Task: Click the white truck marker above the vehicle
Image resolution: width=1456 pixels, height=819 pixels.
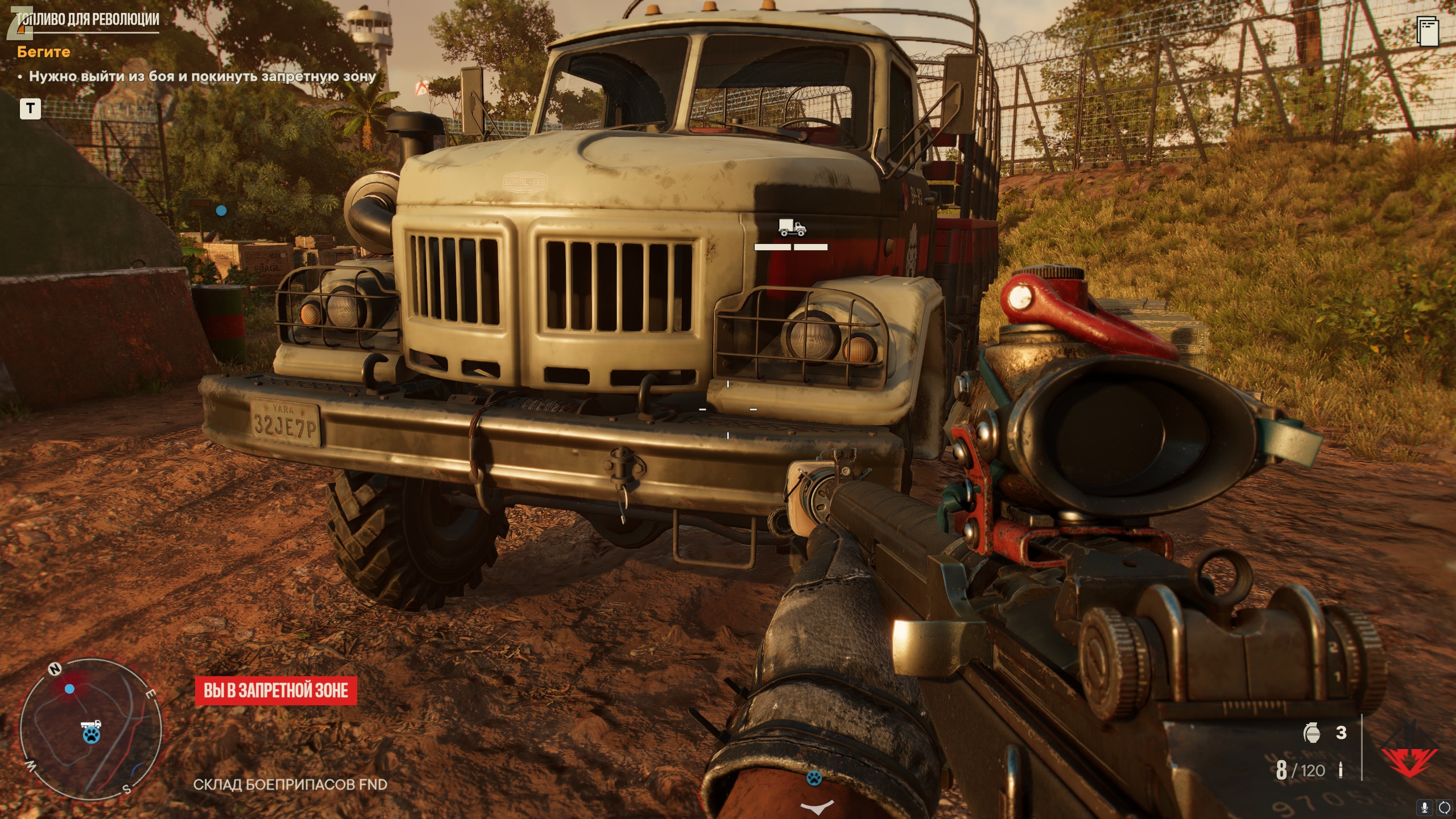Action: 792,228
